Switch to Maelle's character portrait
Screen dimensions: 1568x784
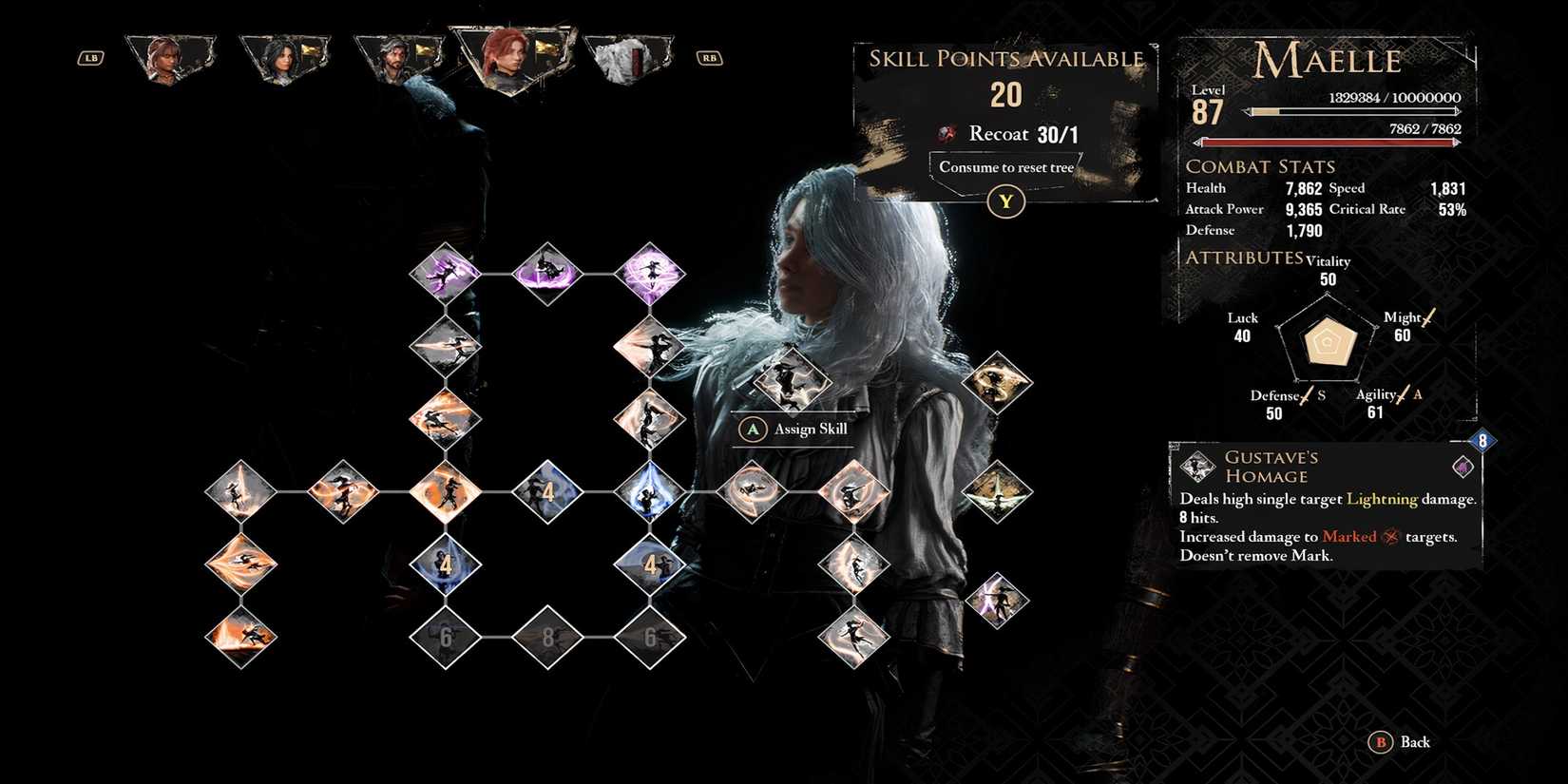(510, 57)
